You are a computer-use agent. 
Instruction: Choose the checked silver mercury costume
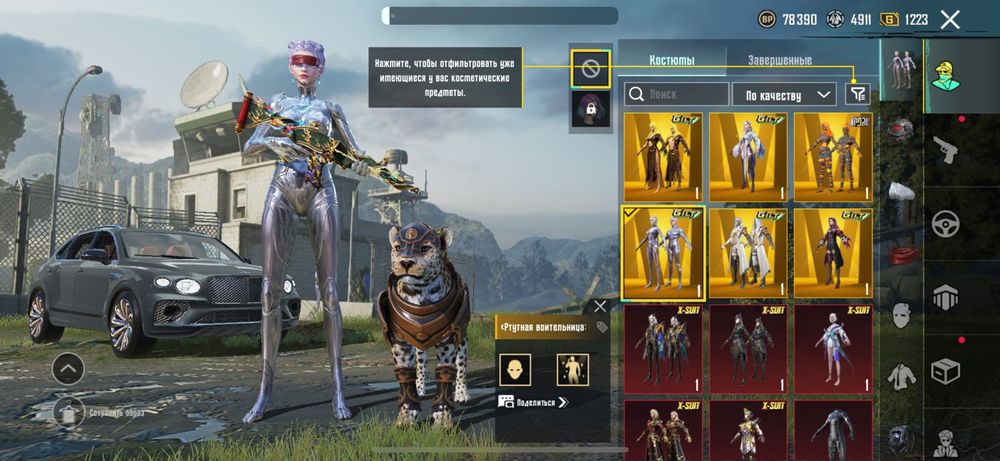(663, 253)
